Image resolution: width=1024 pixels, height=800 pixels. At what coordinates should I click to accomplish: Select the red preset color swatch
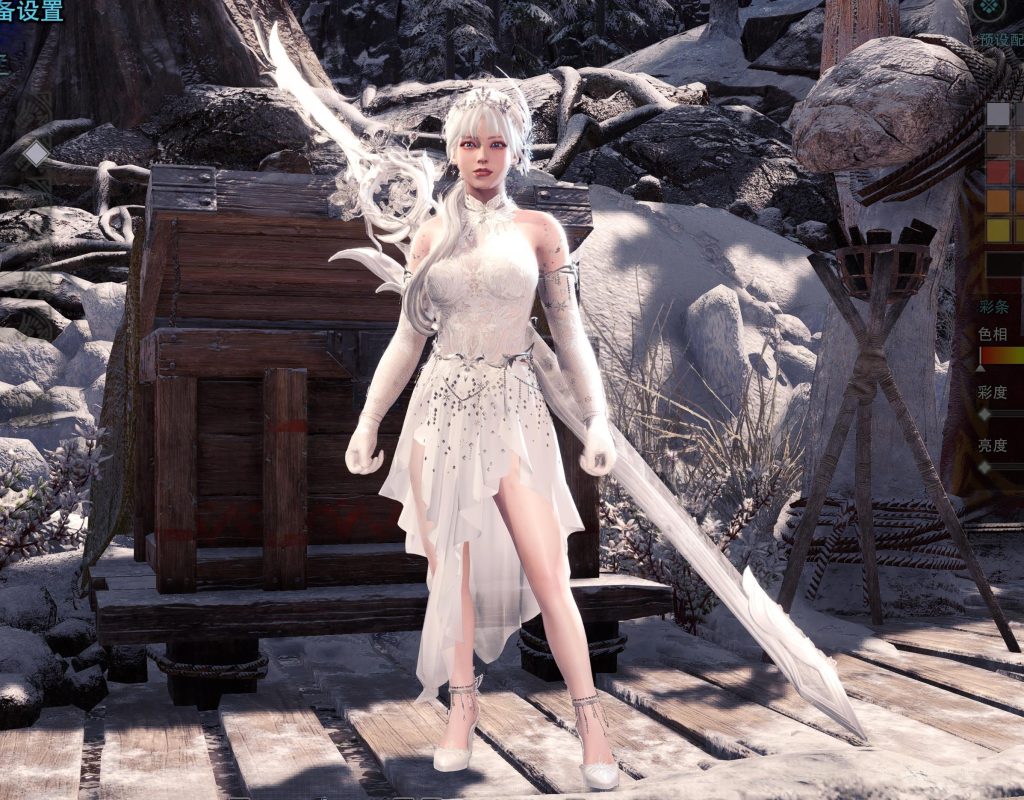pyautogui.click(x=998, y=172)
